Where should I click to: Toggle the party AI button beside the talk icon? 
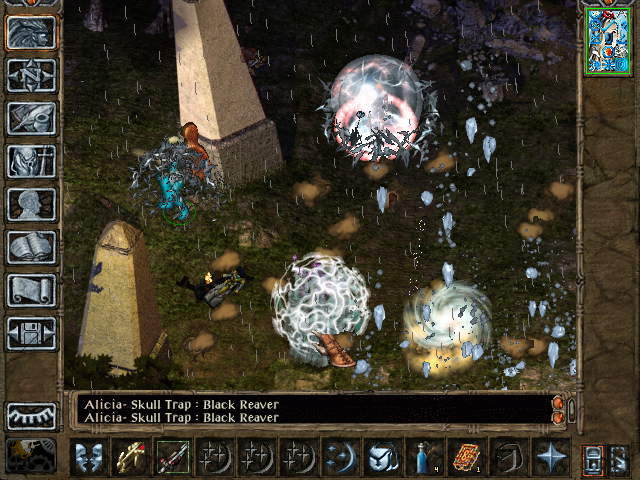[32, 455]
